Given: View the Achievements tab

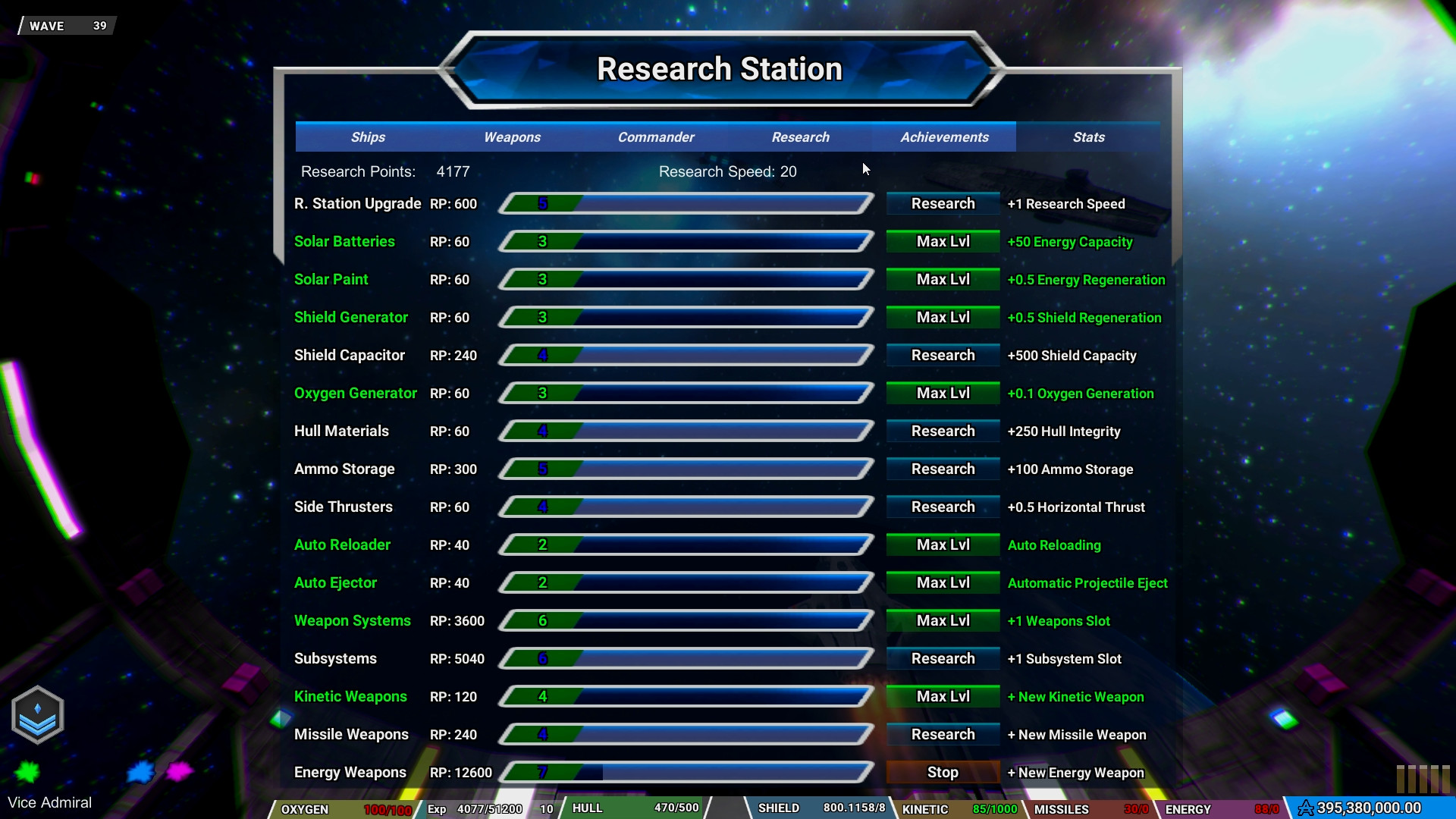Looking at the screenshot, I should click(x=944, y=137).
